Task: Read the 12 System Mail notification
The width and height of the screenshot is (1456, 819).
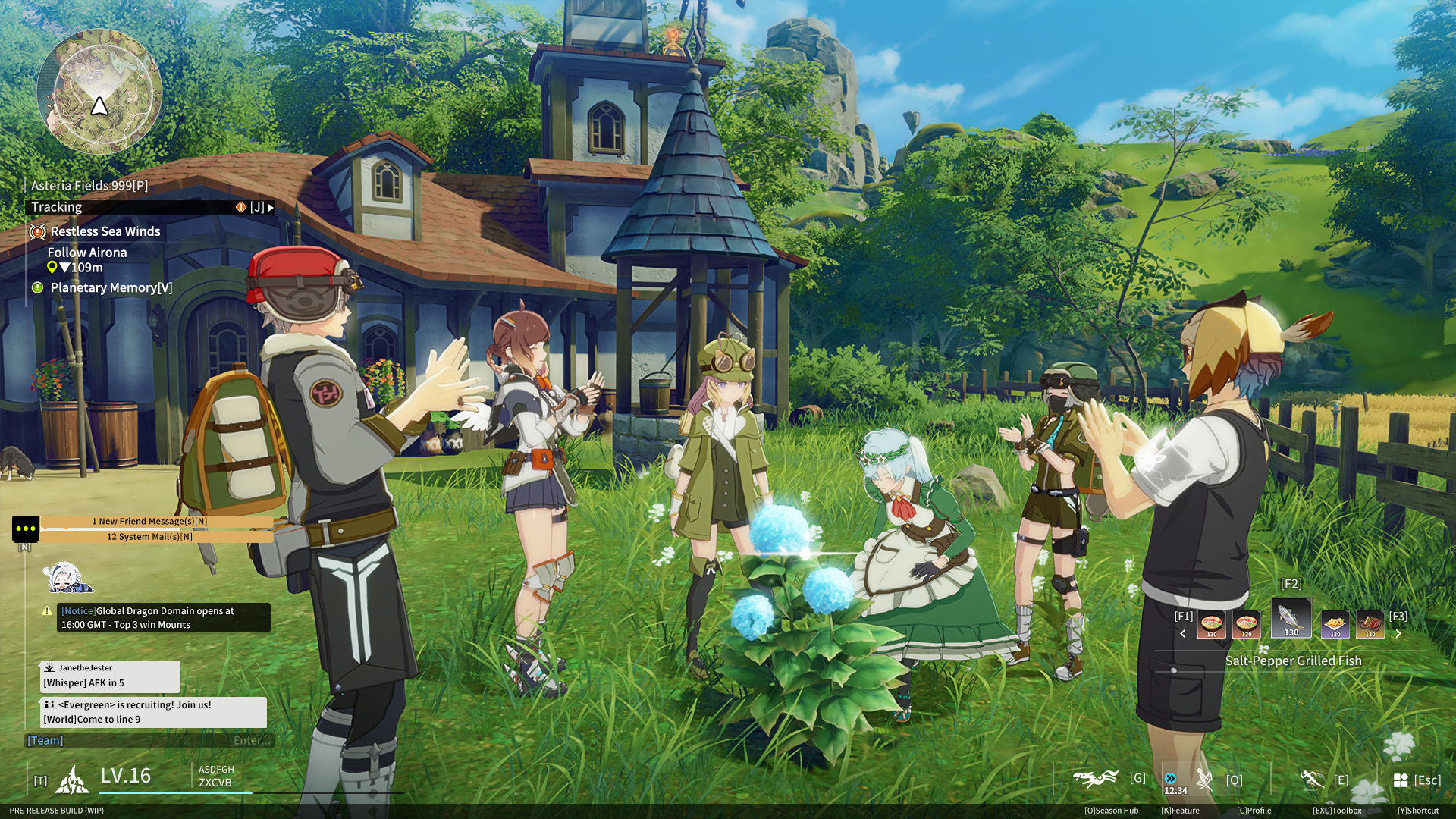Action: tap(149, 535)
